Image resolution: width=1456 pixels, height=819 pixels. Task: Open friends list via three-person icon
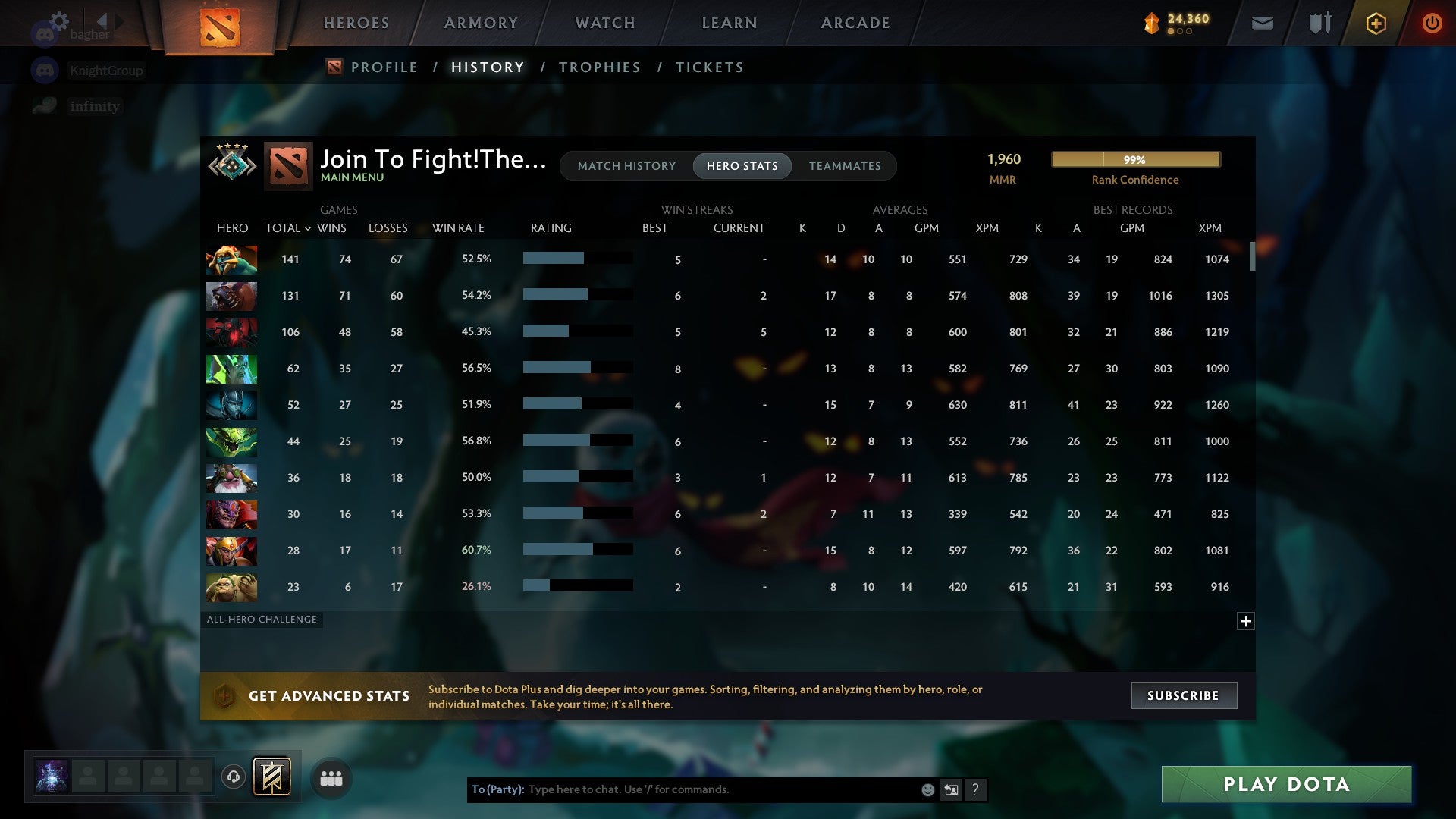(x=331, y=777)
